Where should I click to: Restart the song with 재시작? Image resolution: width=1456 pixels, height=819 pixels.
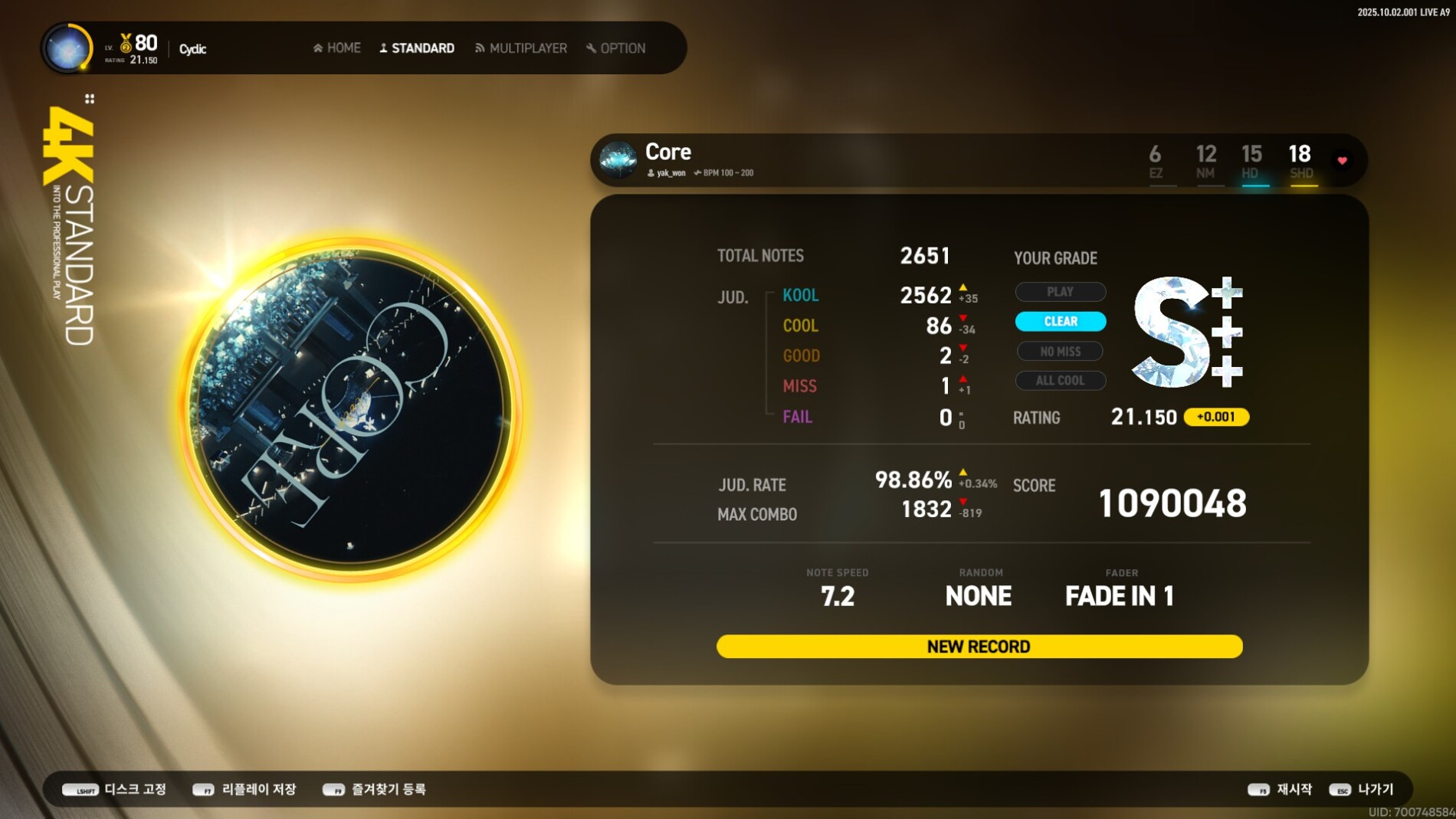(1280, 789)
